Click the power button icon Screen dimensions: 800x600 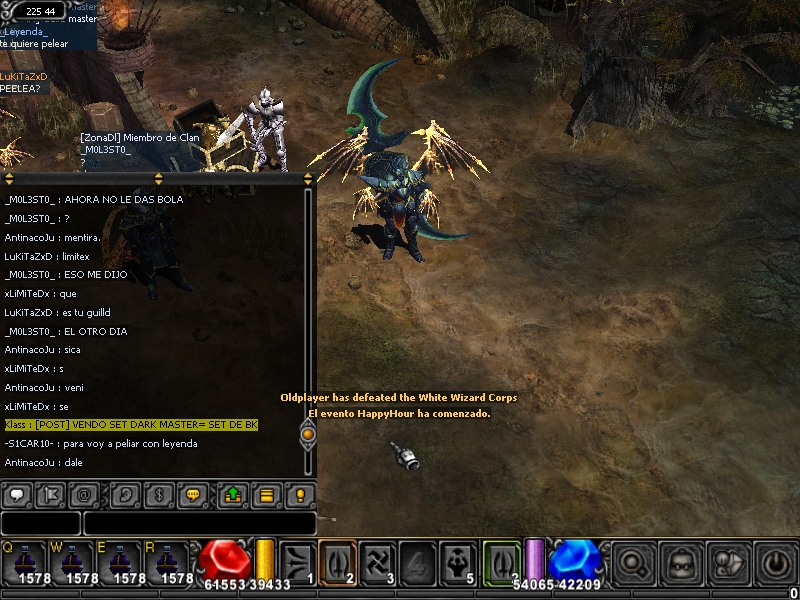(776, 562)
